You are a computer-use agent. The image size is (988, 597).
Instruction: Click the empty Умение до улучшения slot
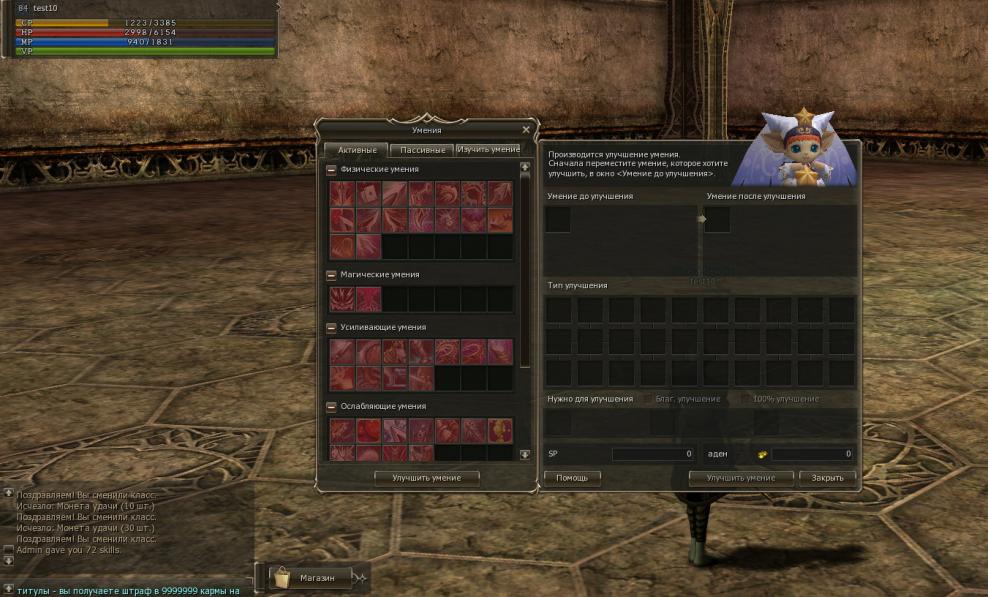pos(559,220)
